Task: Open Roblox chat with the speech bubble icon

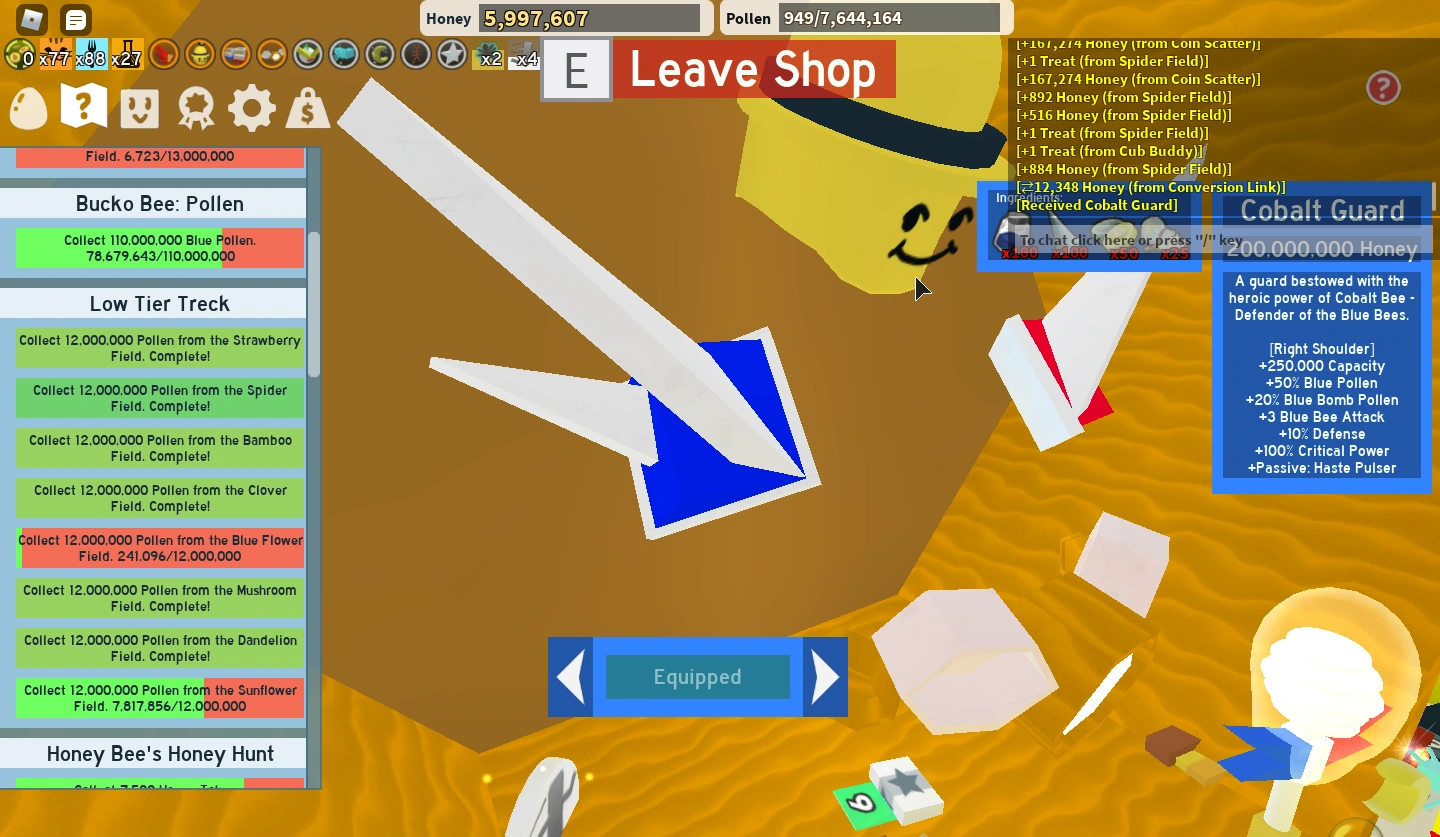Action: 74,18
